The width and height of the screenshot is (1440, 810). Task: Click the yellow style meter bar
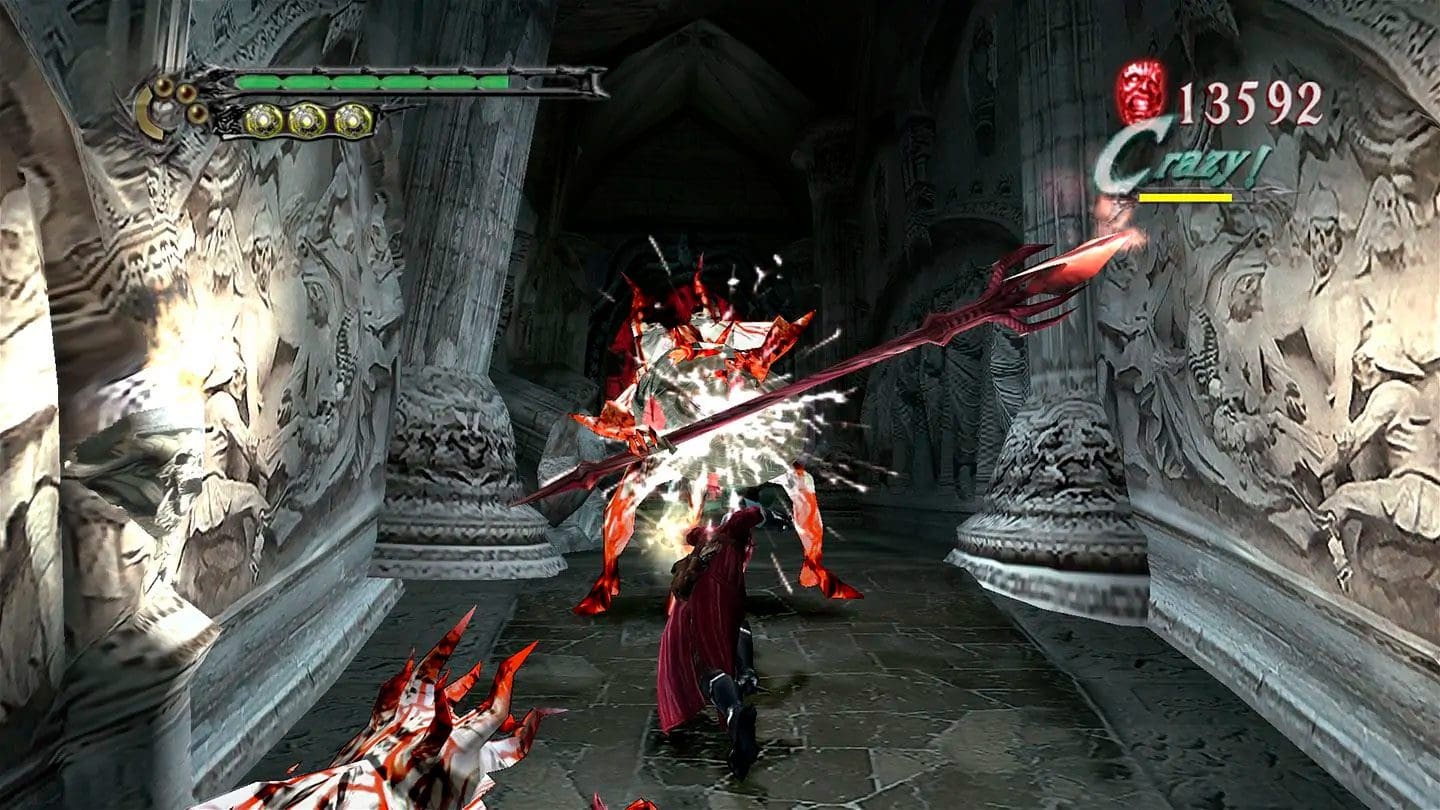point(1187,198)
